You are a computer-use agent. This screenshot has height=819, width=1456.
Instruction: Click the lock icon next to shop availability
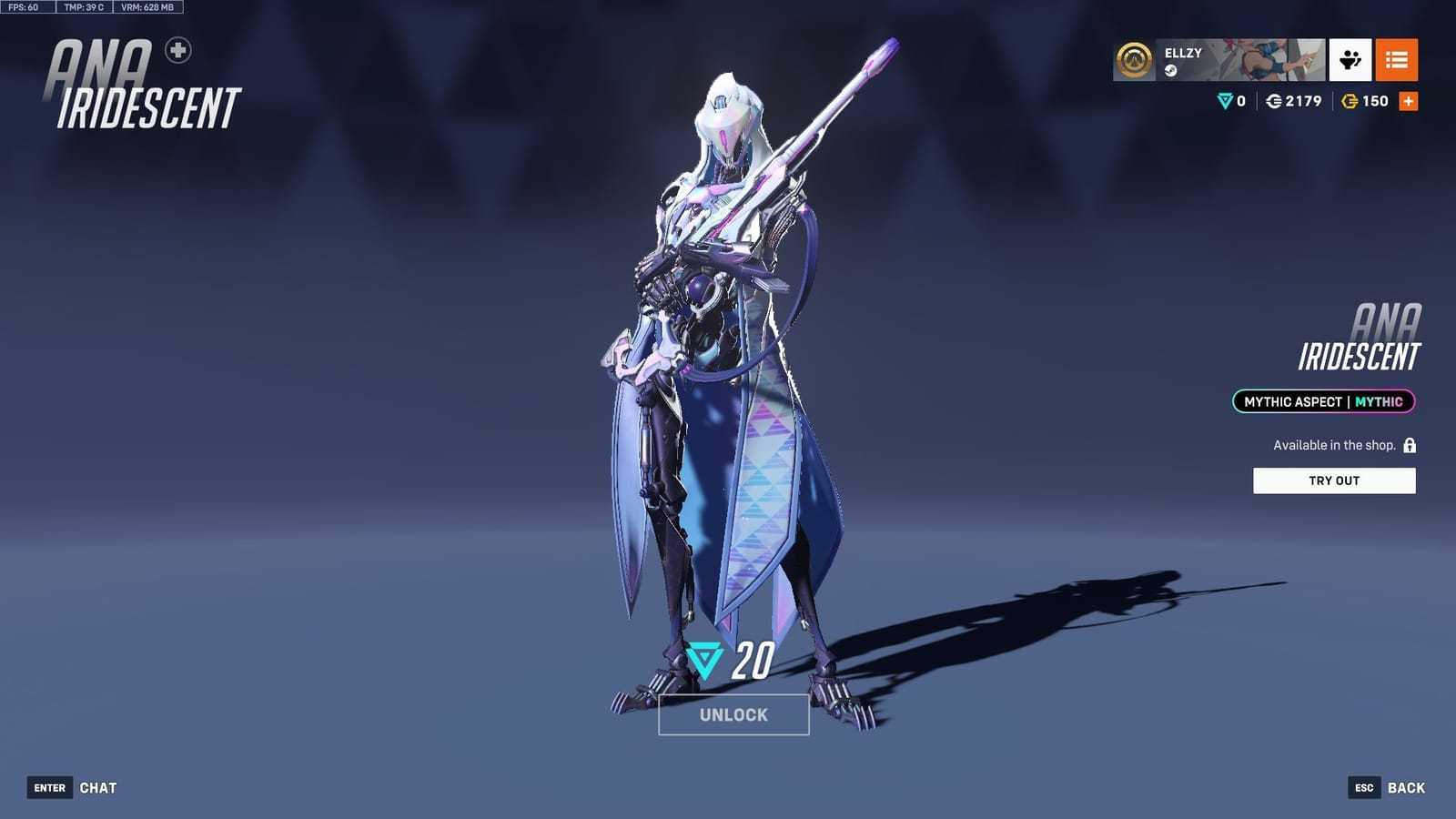pos(1409,446)
